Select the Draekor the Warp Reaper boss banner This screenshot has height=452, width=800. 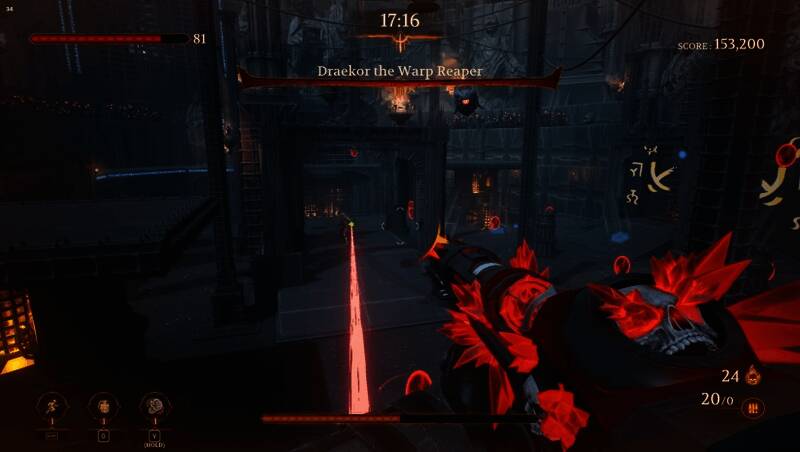(x=399, y=72)
